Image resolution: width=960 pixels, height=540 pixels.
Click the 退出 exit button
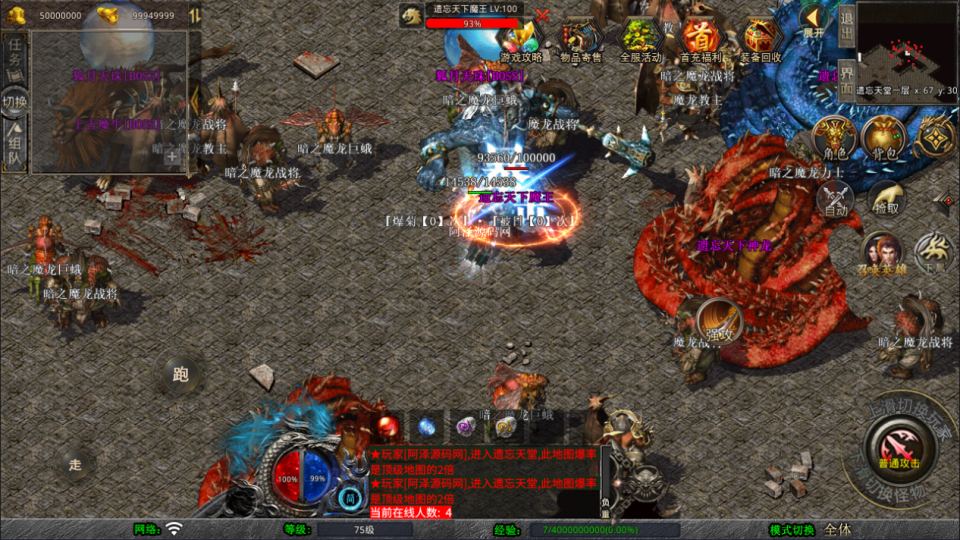845,25
